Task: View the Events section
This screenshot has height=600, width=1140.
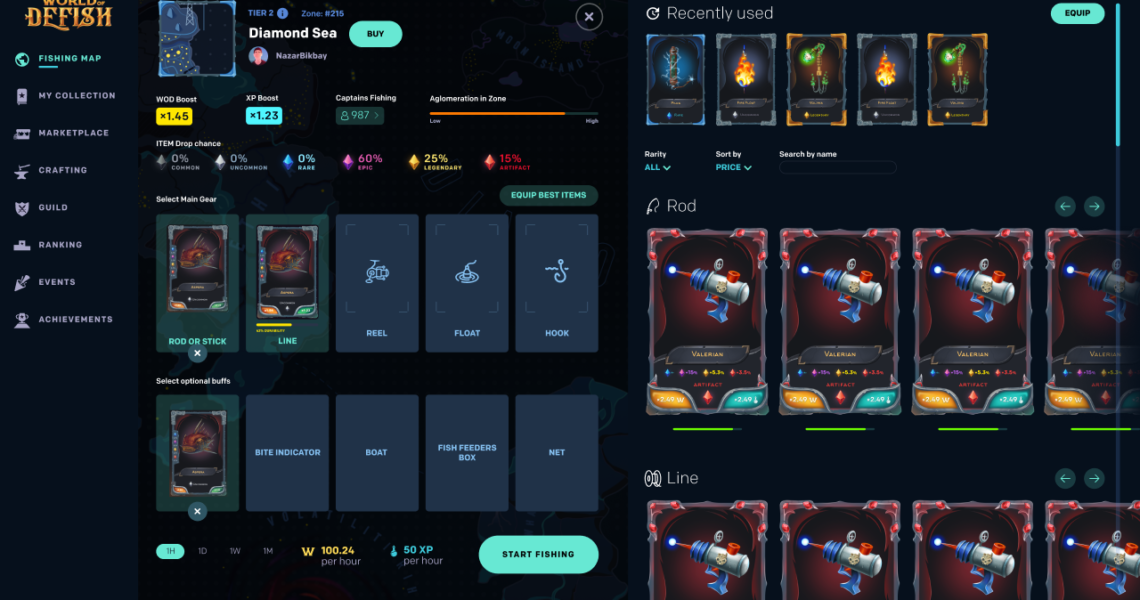Action: pyautogui.click(x=56, y=282)
